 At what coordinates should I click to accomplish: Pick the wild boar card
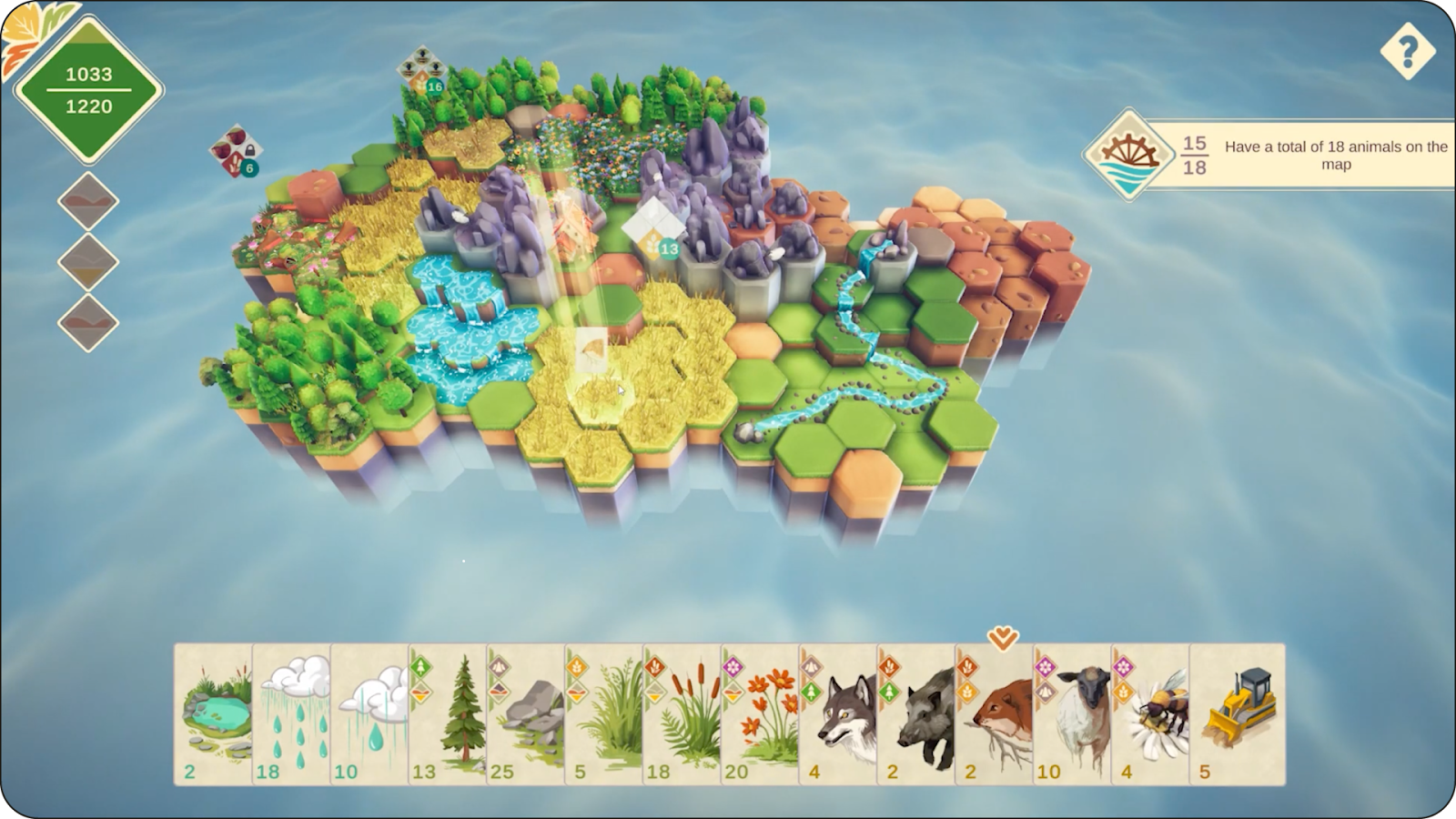(x=917, y=714)
